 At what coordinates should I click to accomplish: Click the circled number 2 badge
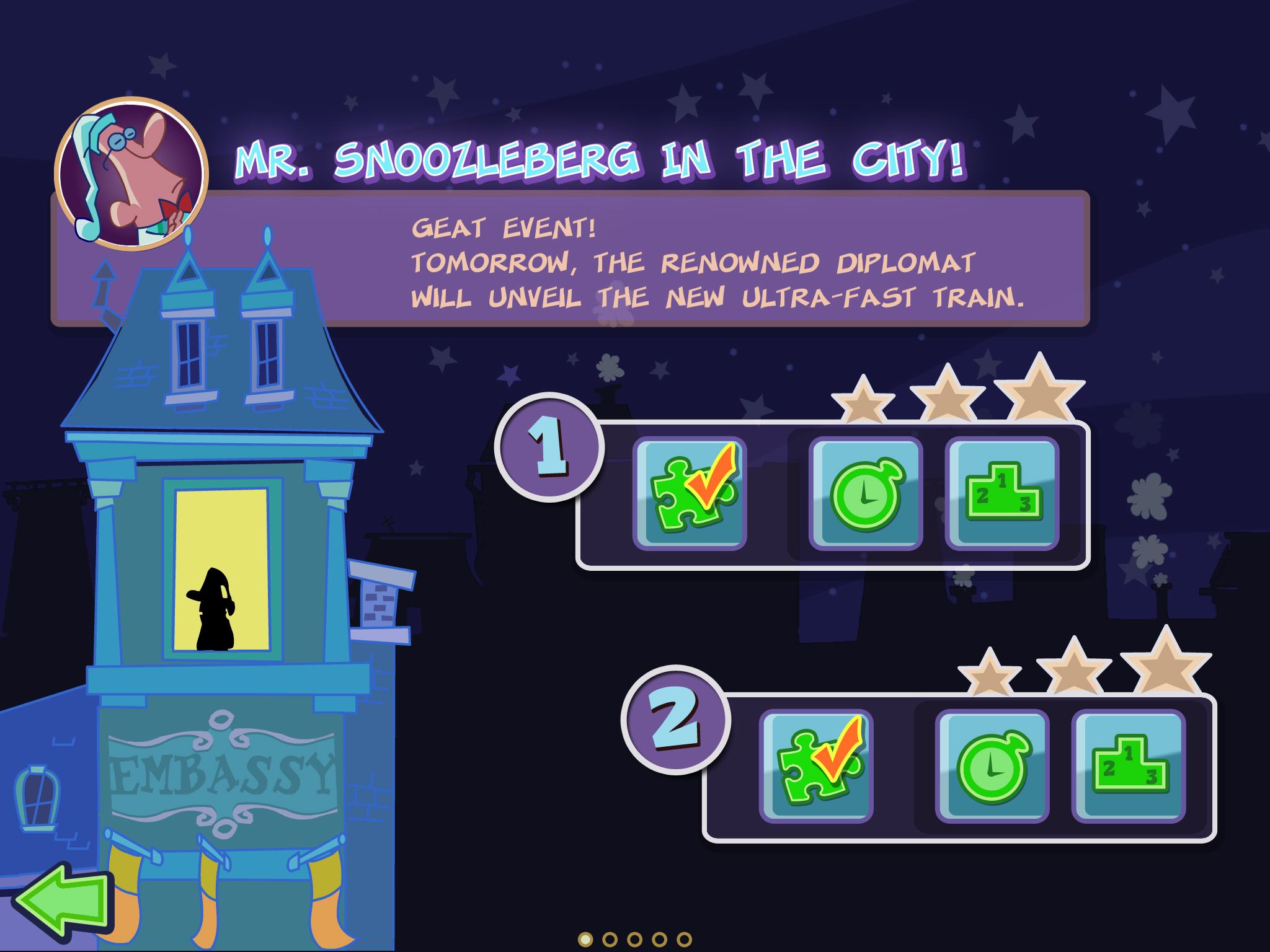click(x=675, y=720)
